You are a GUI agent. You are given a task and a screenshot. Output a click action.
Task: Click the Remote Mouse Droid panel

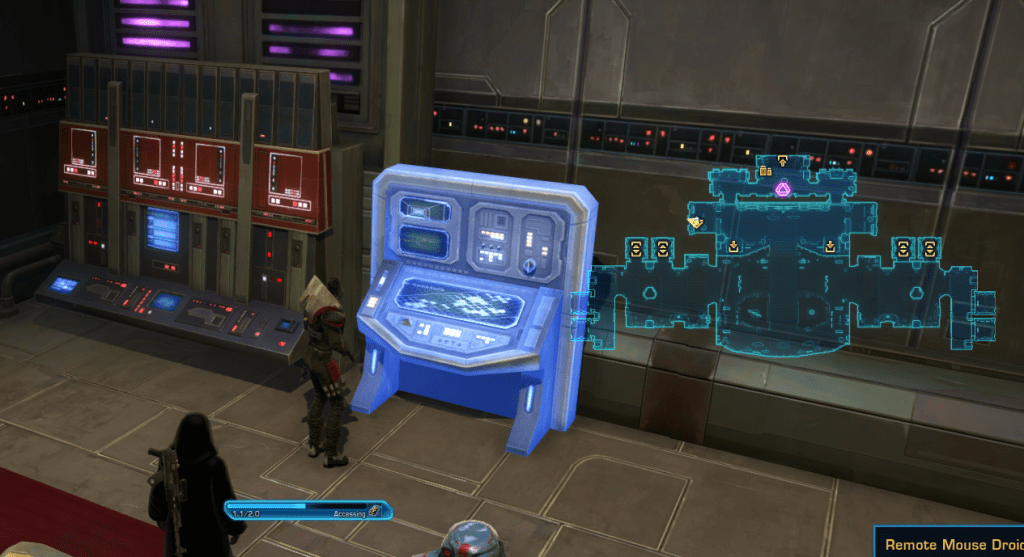[951, 544]
